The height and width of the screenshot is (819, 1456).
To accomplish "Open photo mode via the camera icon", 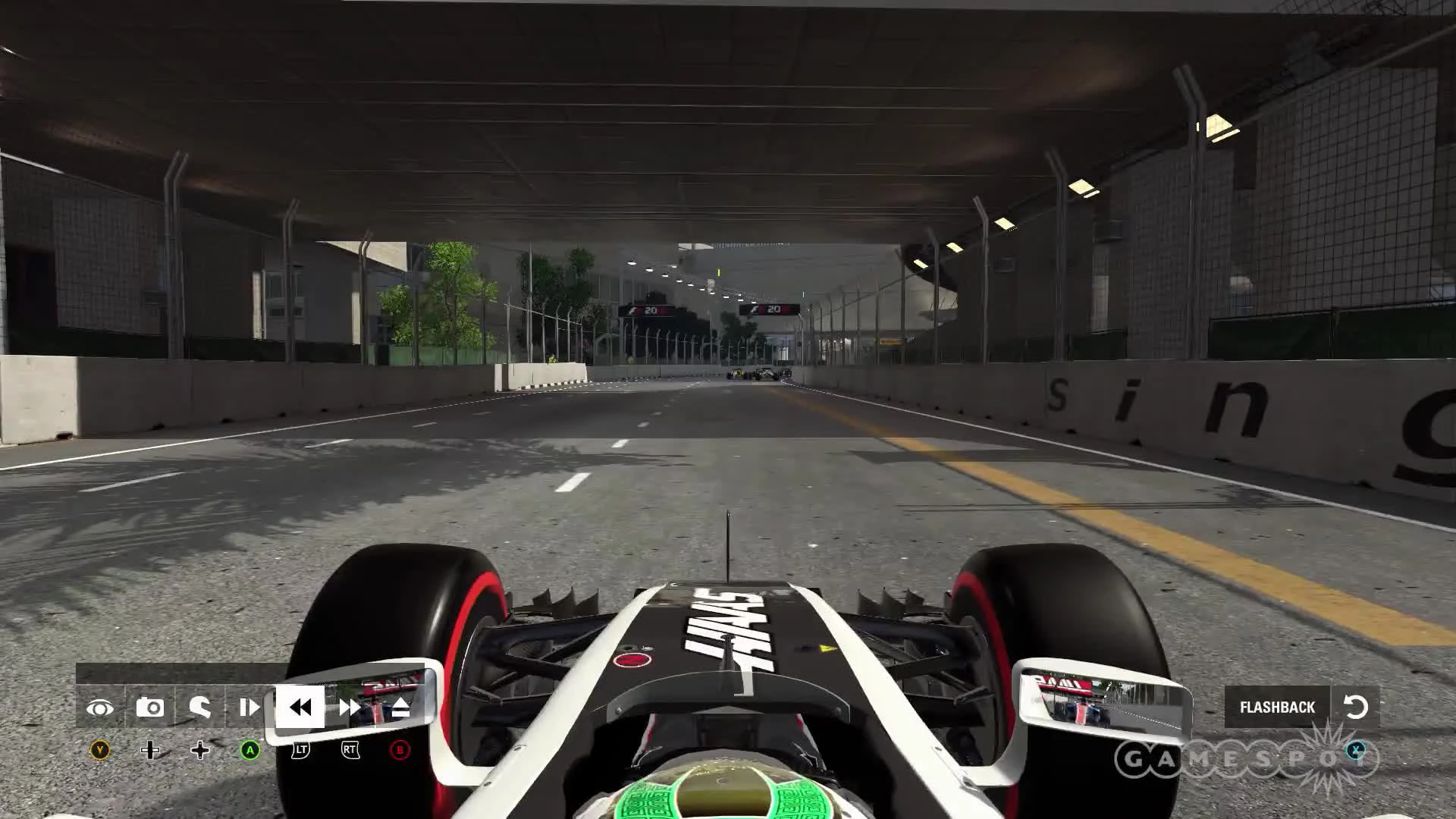I will (x=152, y=707).
